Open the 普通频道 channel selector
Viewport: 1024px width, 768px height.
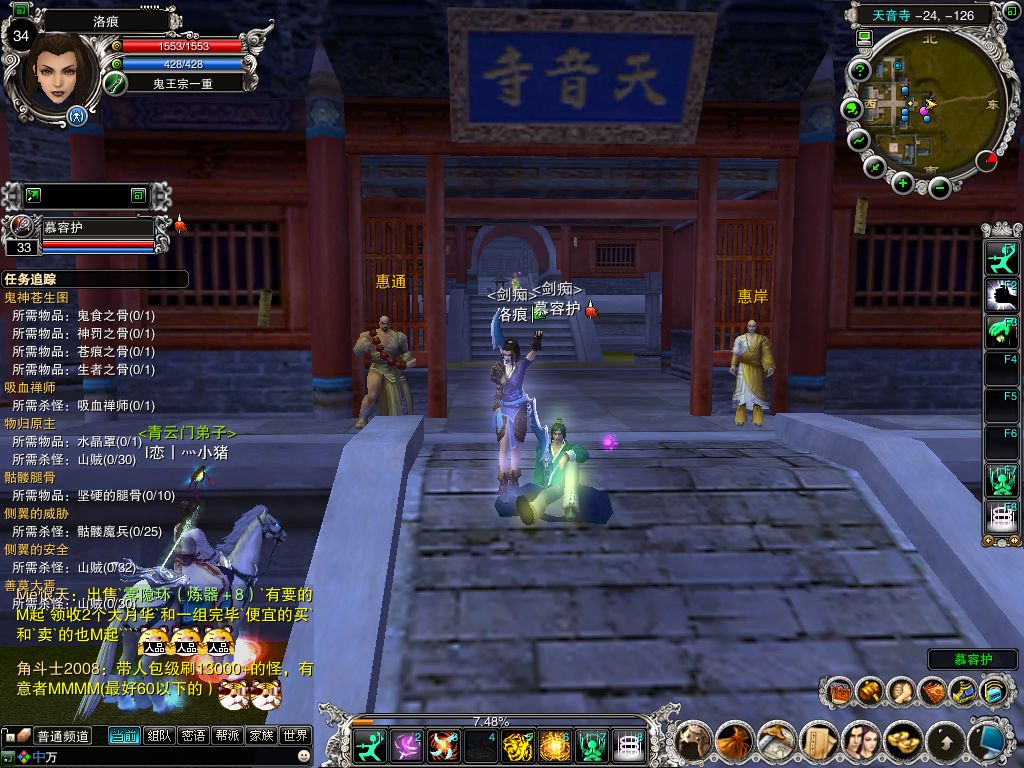tap(62, 736)
